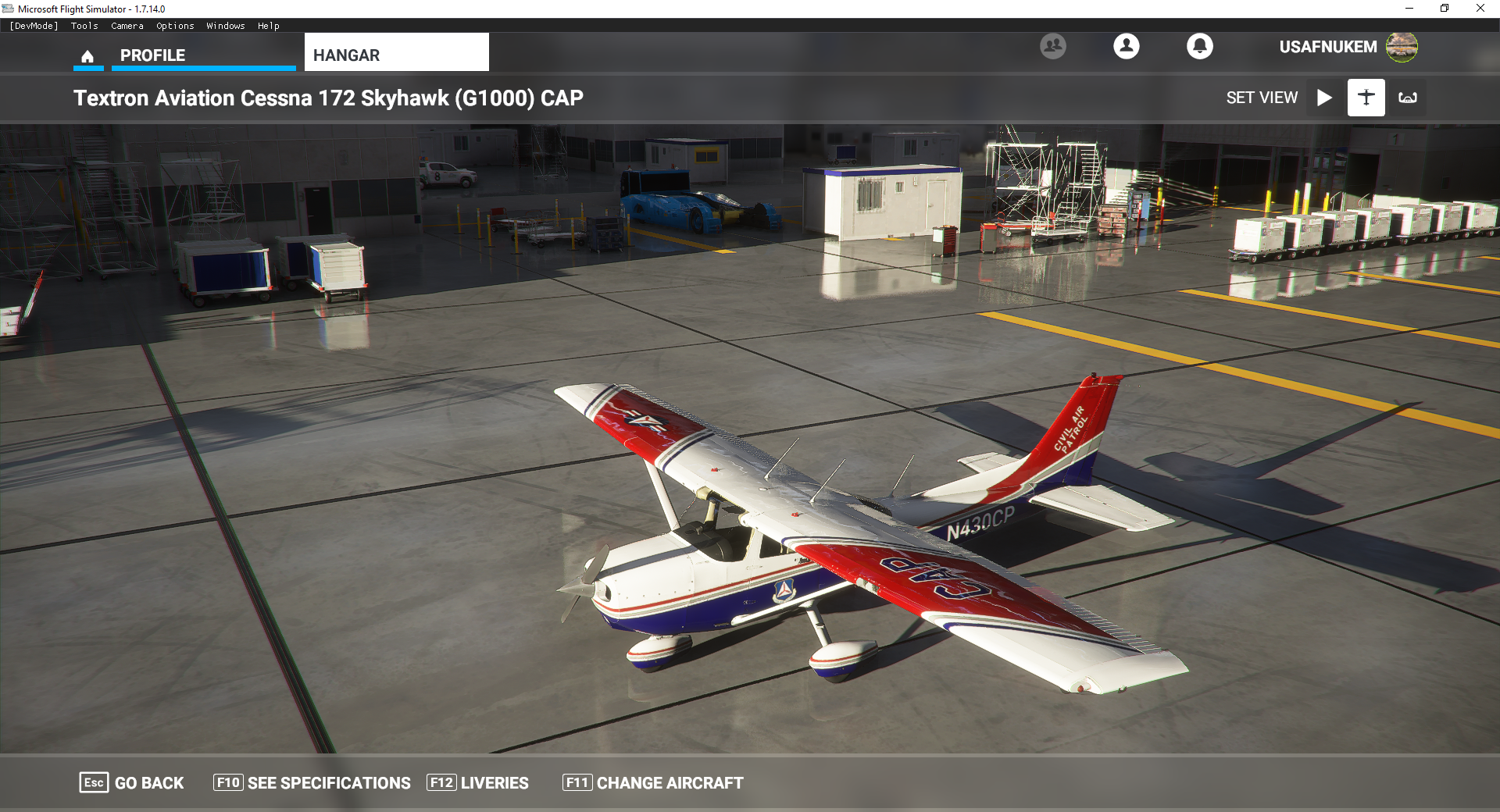This screenshot has width=1500, height=812.
Task: Open the player profile icon
Action: [1126, 46]
